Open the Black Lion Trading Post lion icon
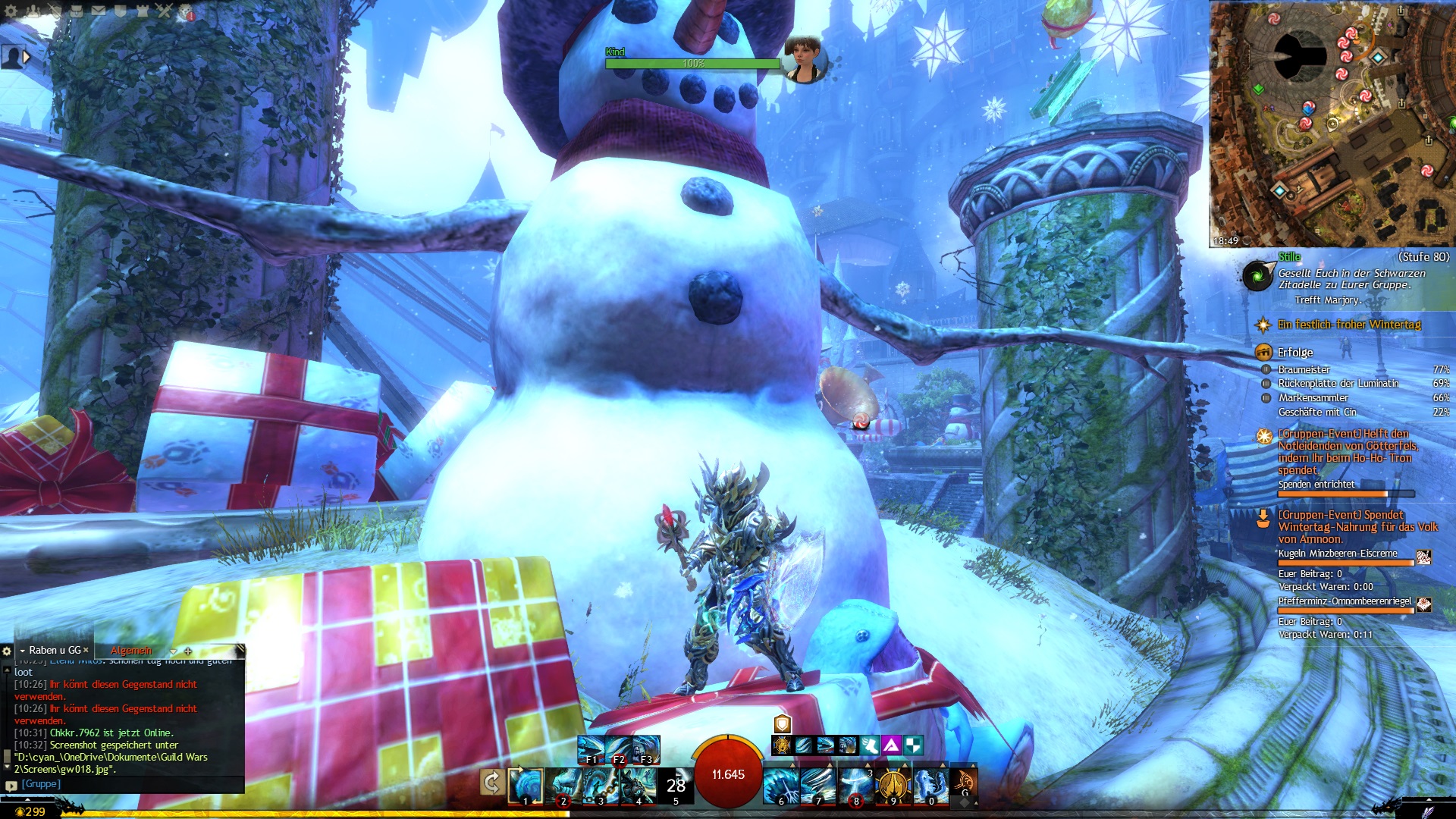Viewport: 1456px width, 819px height. [186, 11]
